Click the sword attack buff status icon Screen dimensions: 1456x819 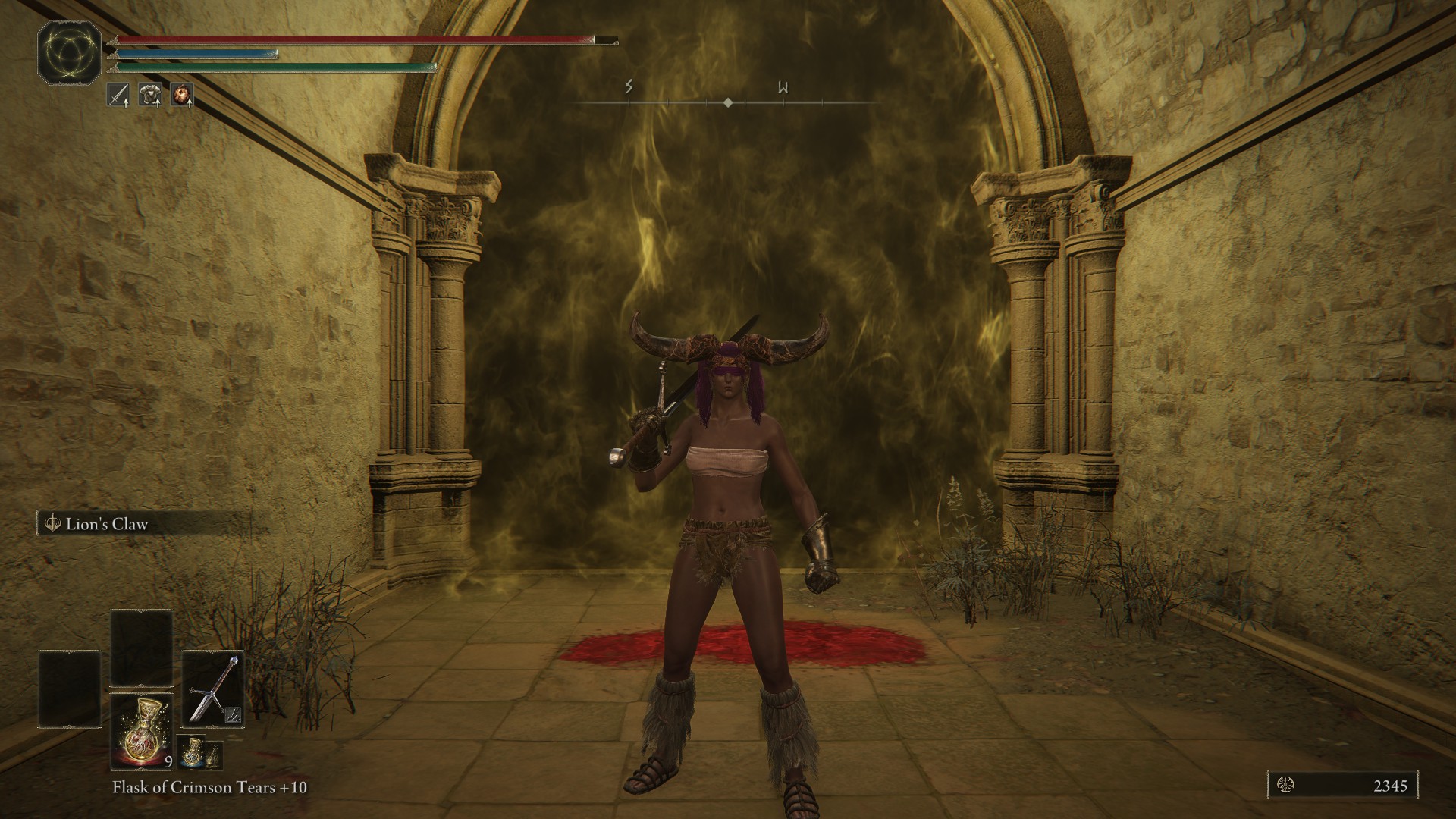(x=118, y=95)
